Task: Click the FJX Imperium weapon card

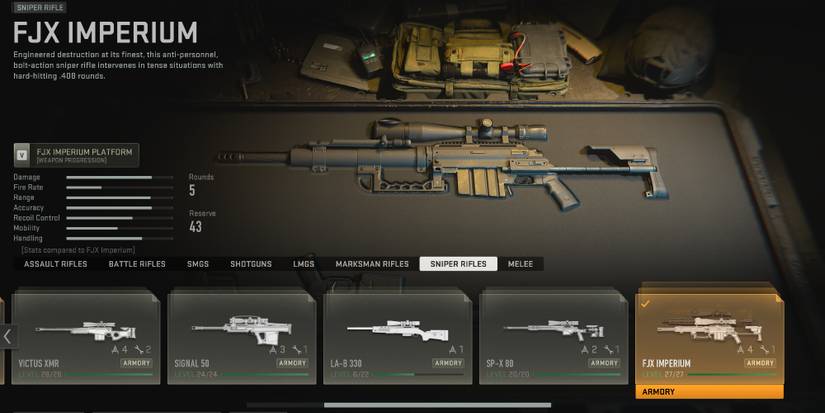Action: 709,337
